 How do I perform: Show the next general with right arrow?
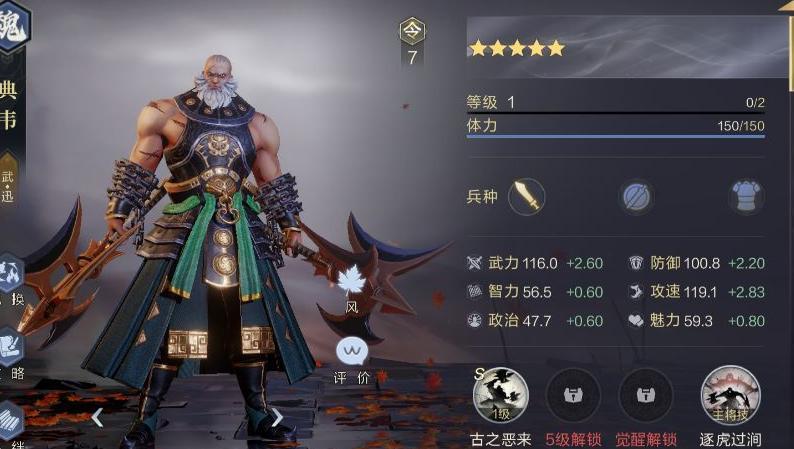coord(277,417)
